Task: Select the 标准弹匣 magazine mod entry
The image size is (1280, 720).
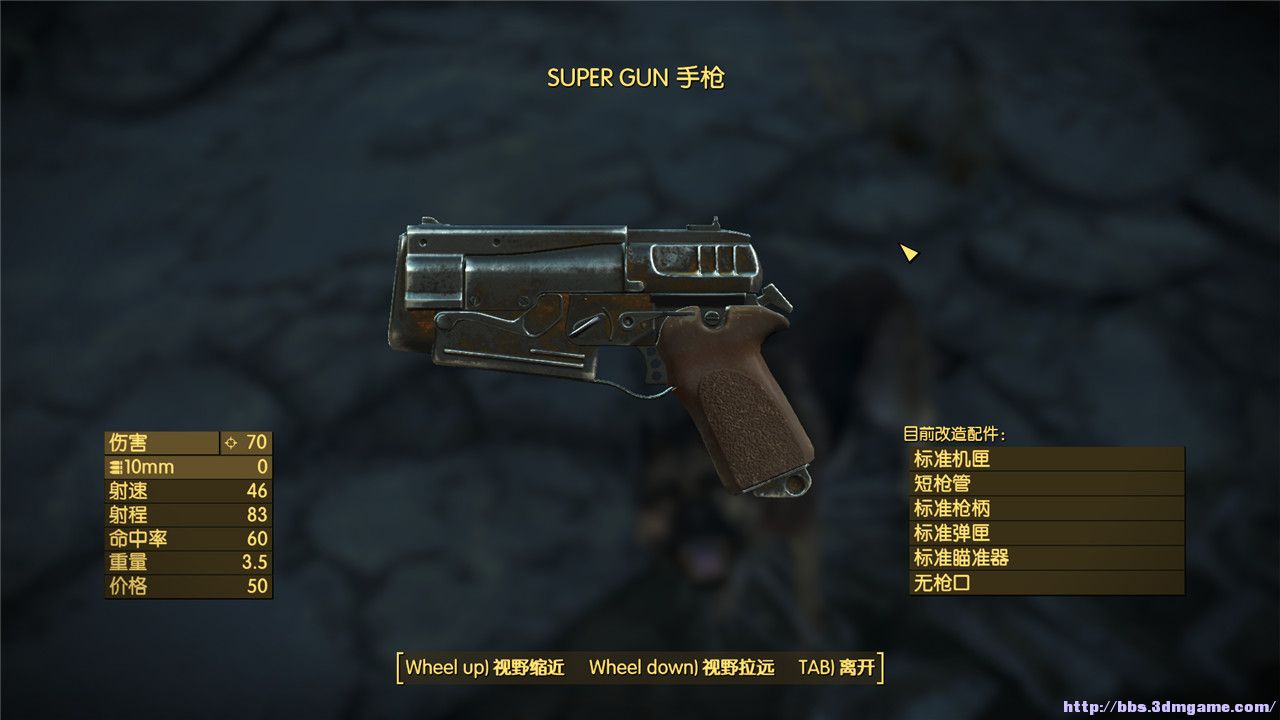Action: pyautogui.click(x=1046, y=533)
